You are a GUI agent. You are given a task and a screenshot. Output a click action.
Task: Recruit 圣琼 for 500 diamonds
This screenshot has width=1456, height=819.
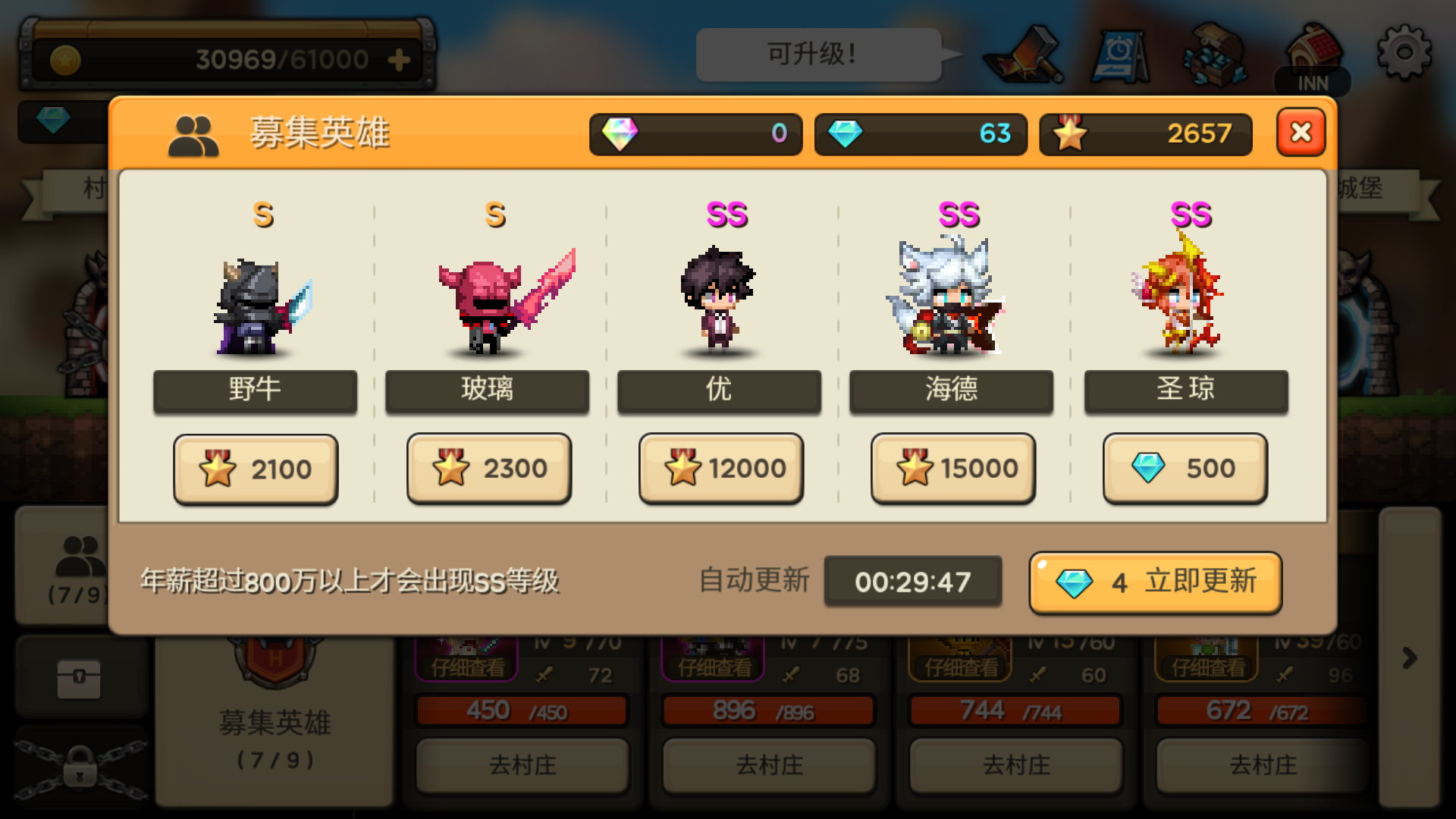coord(1185,468)
